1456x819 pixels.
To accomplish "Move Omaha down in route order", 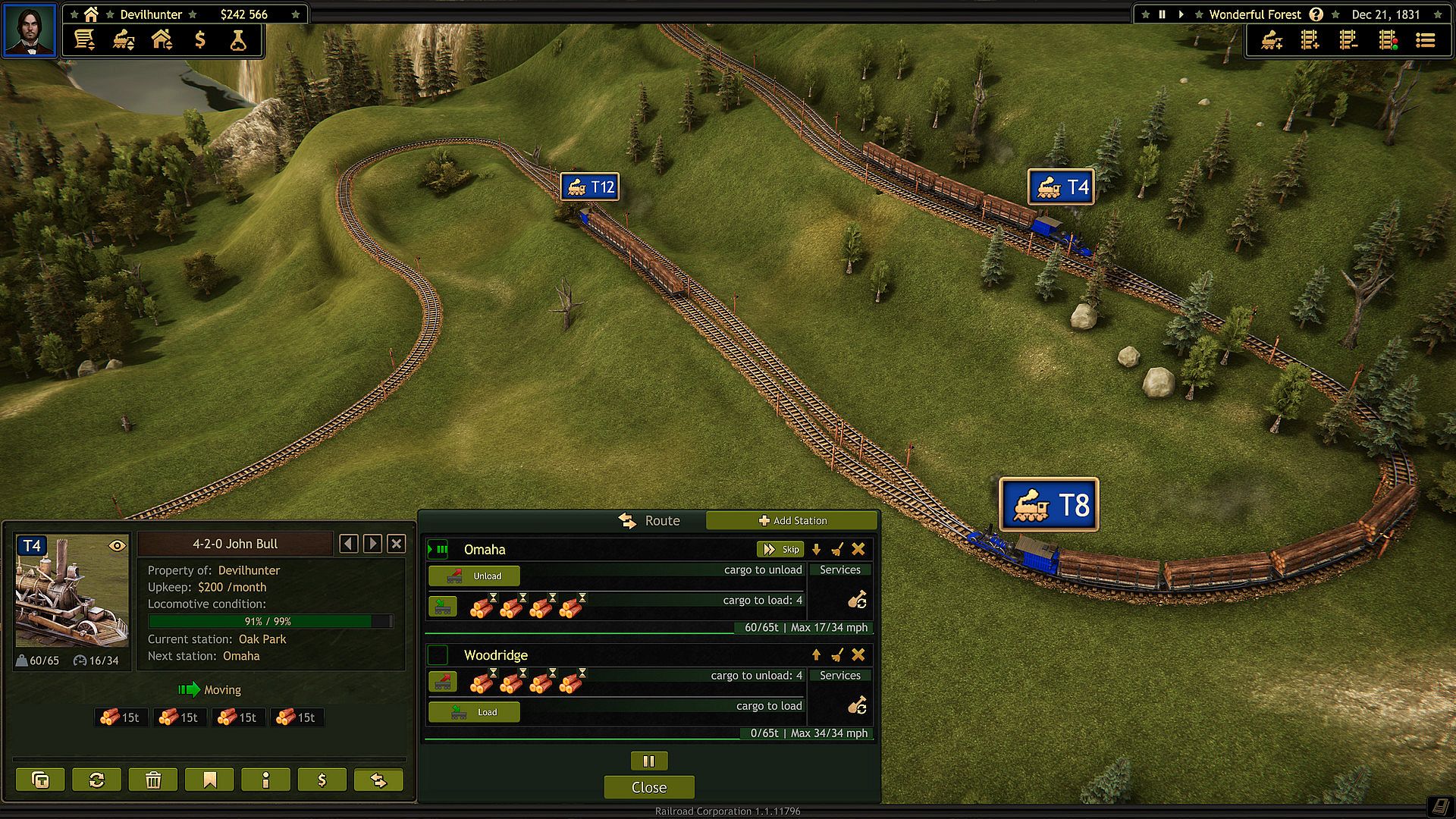I will tap(816, 549).
